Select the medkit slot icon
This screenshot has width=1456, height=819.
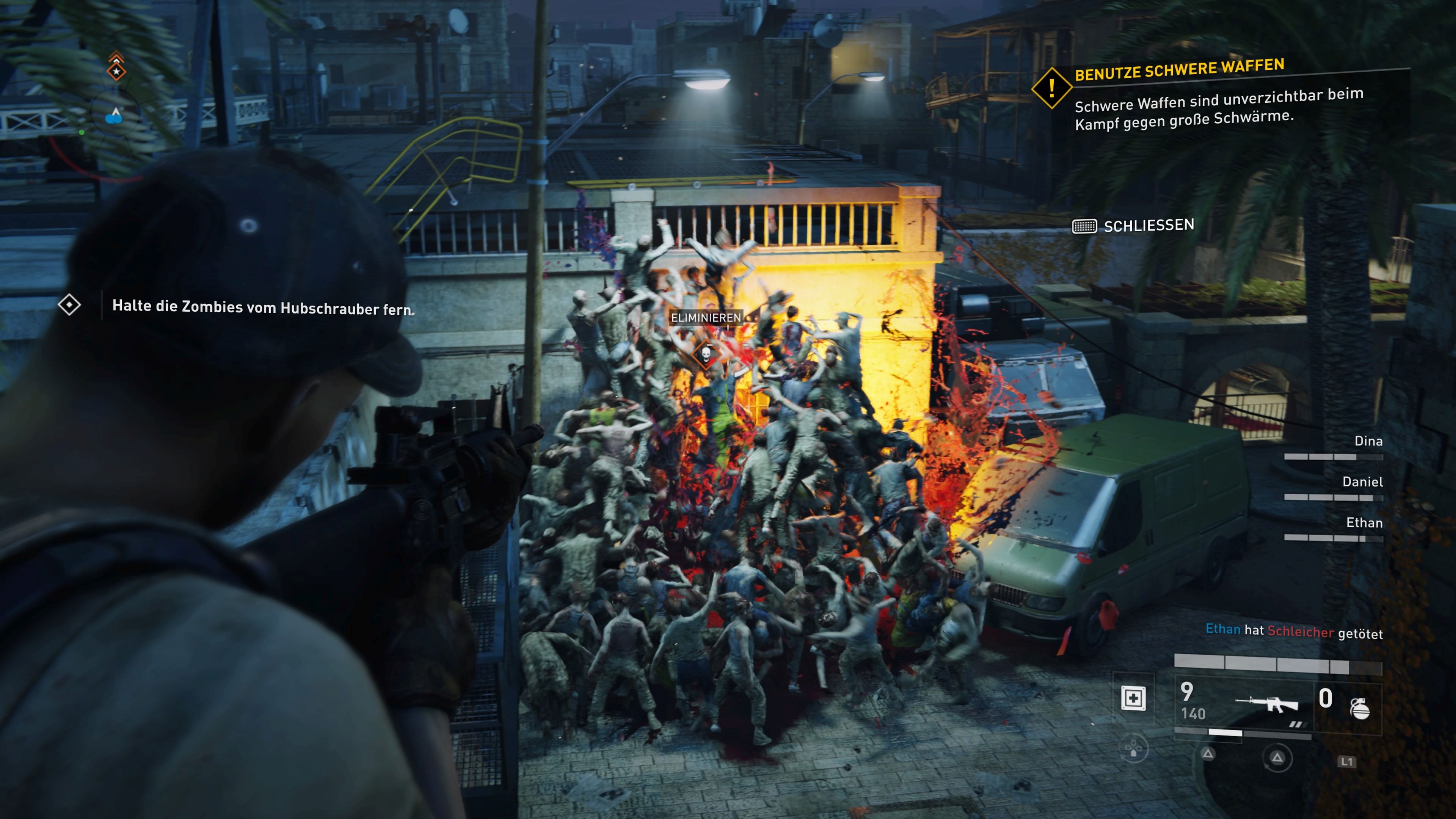(x=1133, y=698)
